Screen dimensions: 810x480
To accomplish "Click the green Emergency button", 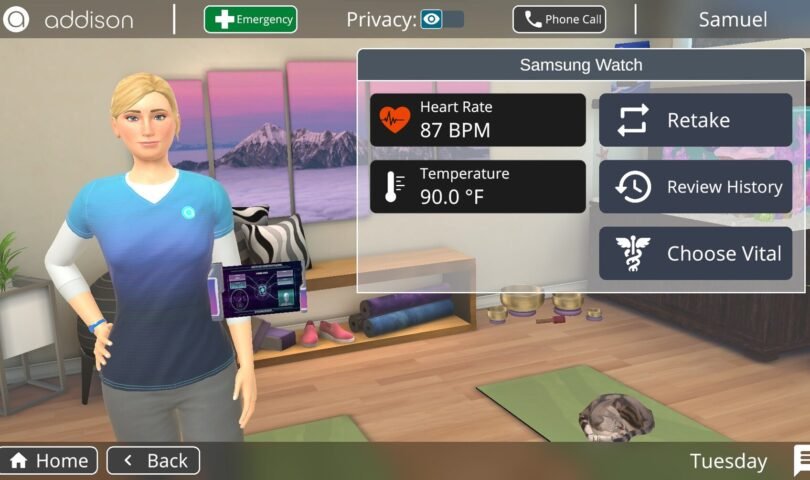I will 250,19.
